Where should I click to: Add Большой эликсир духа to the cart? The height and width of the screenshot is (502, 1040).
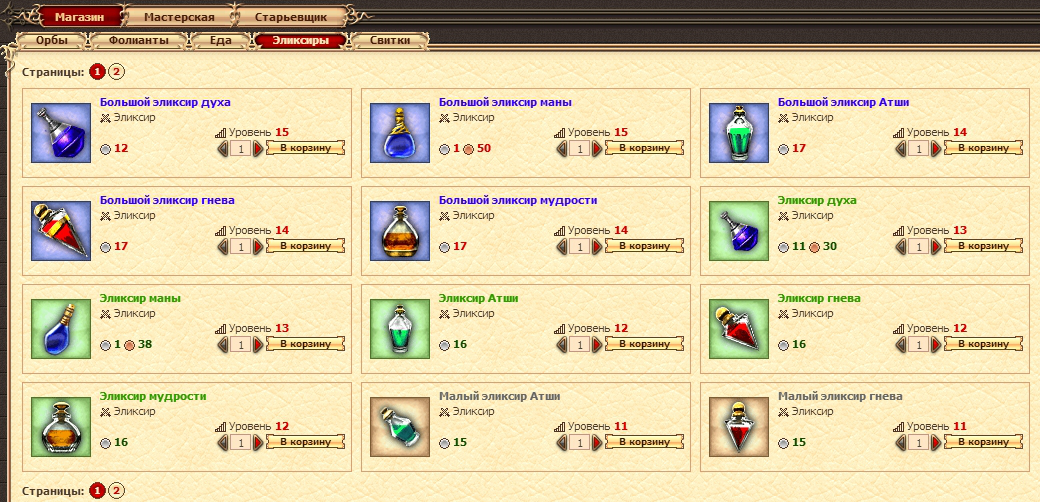[306, 148]
